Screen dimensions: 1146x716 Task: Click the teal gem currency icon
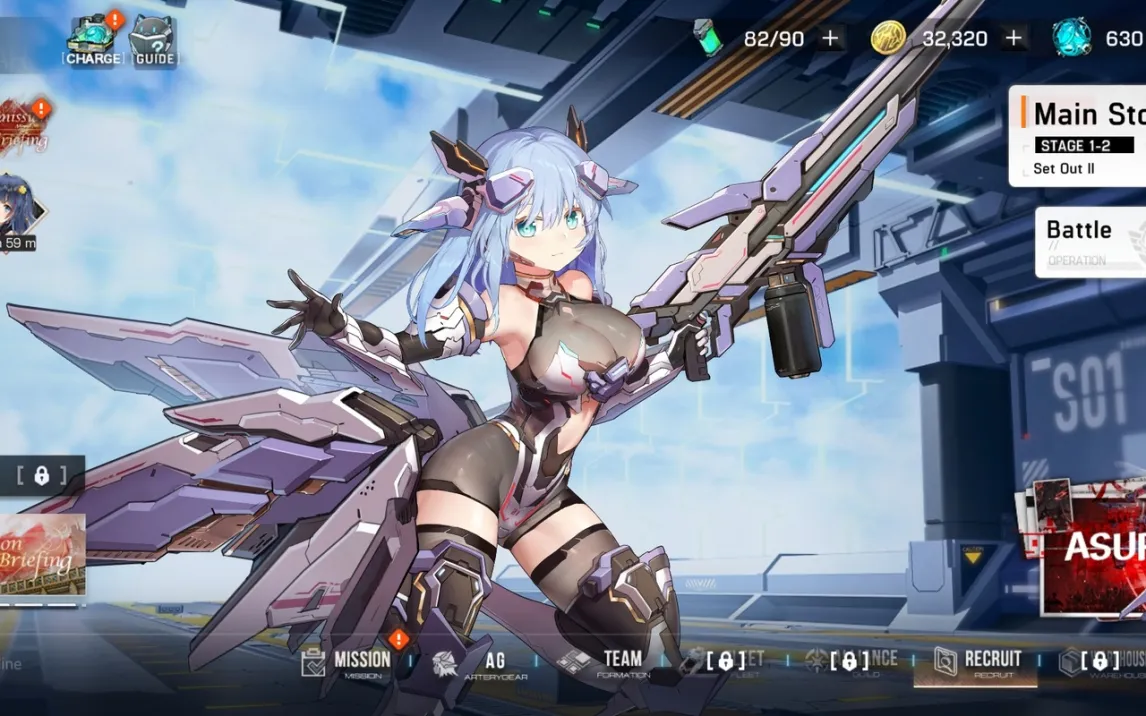(1071, 39)
